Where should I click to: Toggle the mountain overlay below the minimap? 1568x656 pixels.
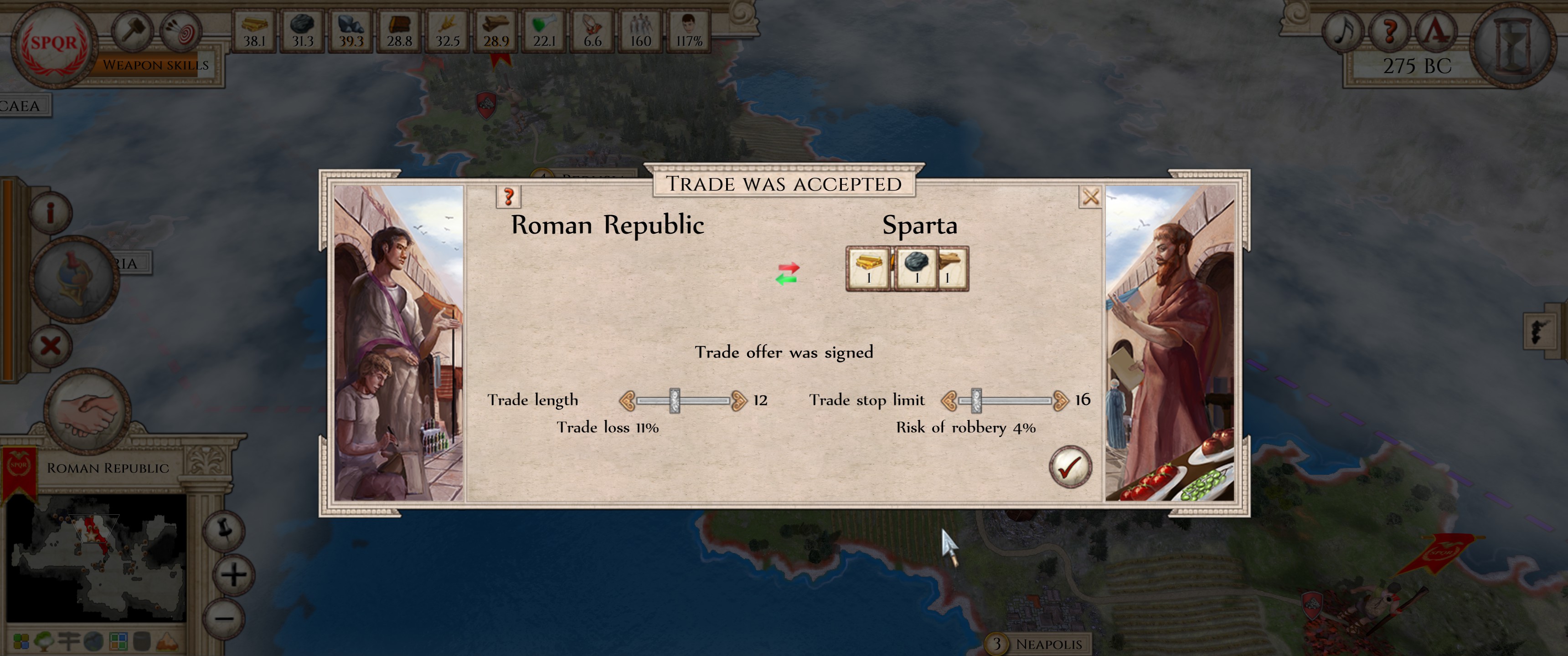(x=168, y=642)
